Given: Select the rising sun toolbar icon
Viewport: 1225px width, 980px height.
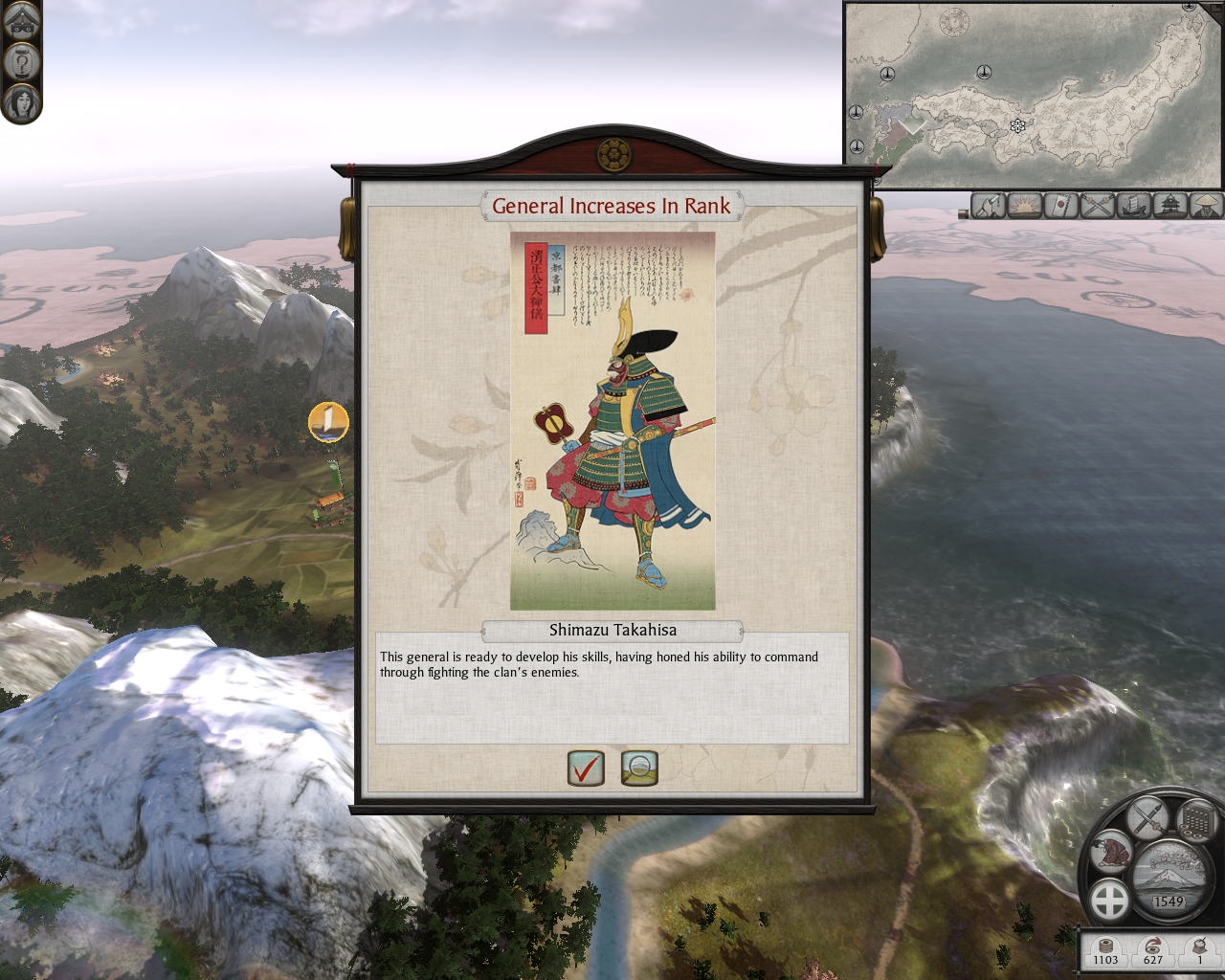Looking at the screenshot, I should [x=1025, y=205].
